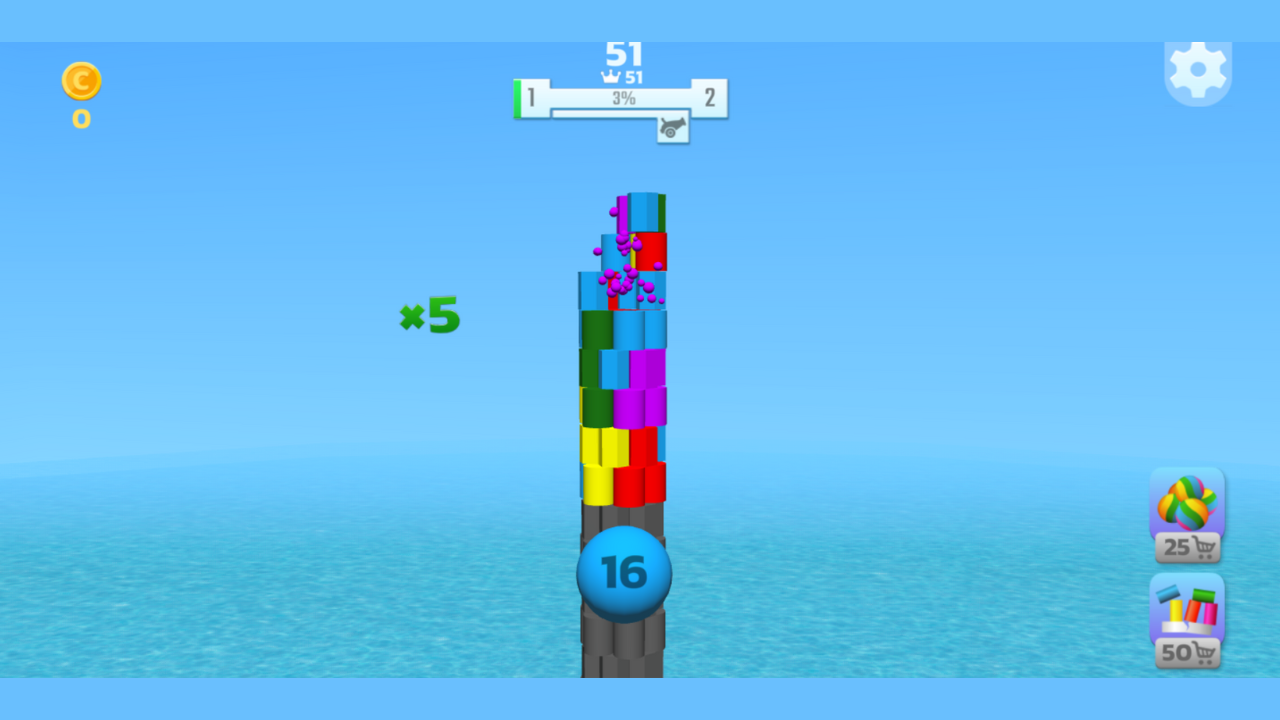The image size is (1280, 720).
Task: Tap the green x5 multiplier text
Action: [429, 315]
